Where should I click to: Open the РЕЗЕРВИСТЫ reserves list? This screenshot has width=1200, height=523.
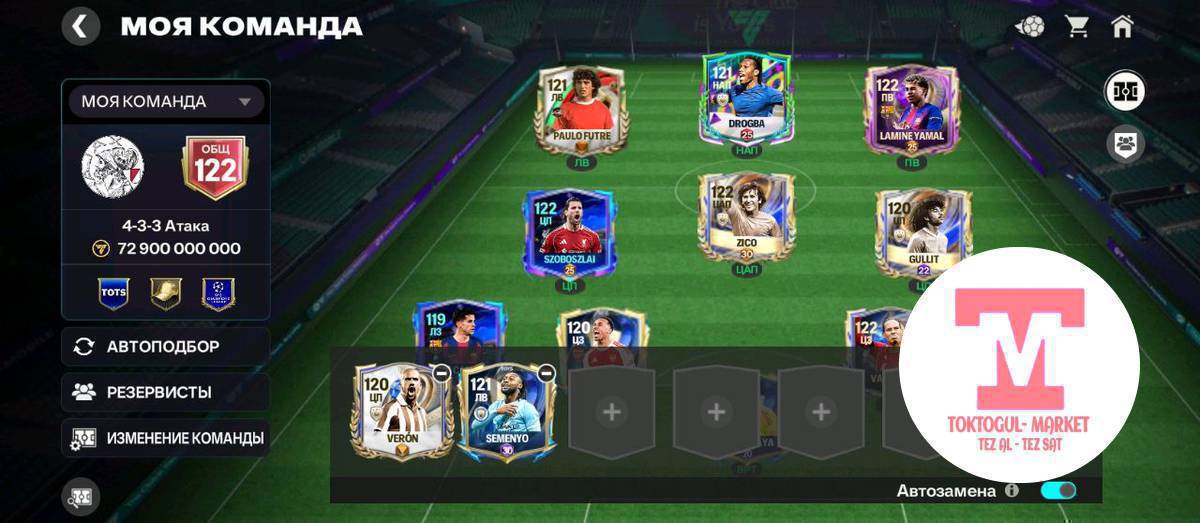166,392
